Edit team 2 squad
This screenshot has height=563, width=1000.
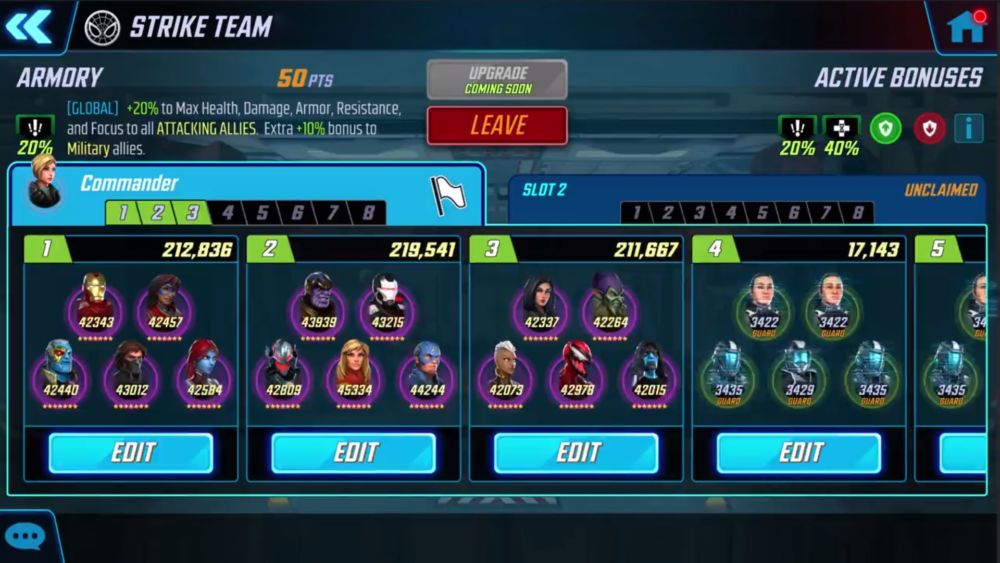point(354,453)
